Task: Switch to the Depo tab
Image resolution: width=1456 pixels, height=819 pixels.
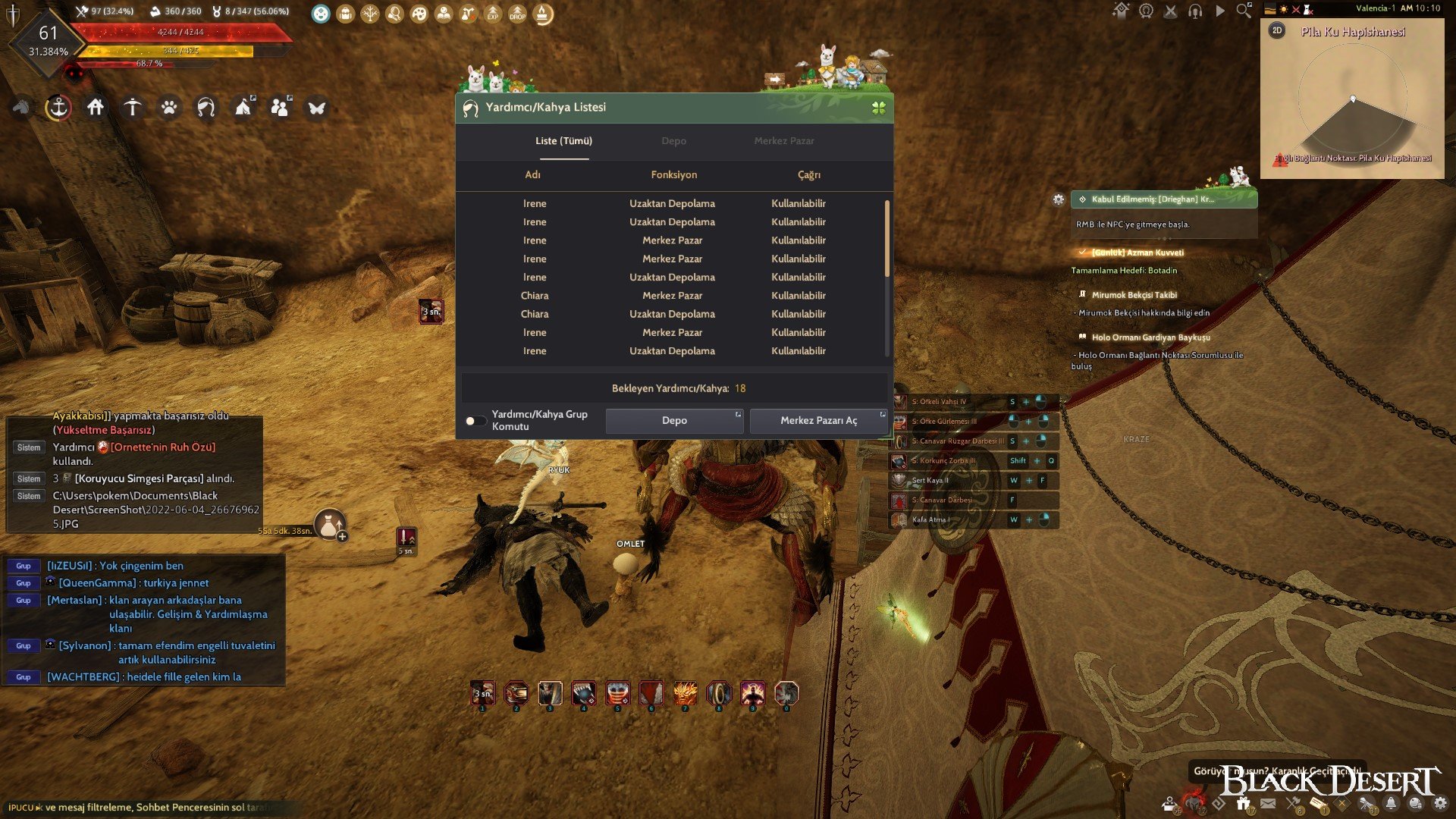Action: [673, 141]
